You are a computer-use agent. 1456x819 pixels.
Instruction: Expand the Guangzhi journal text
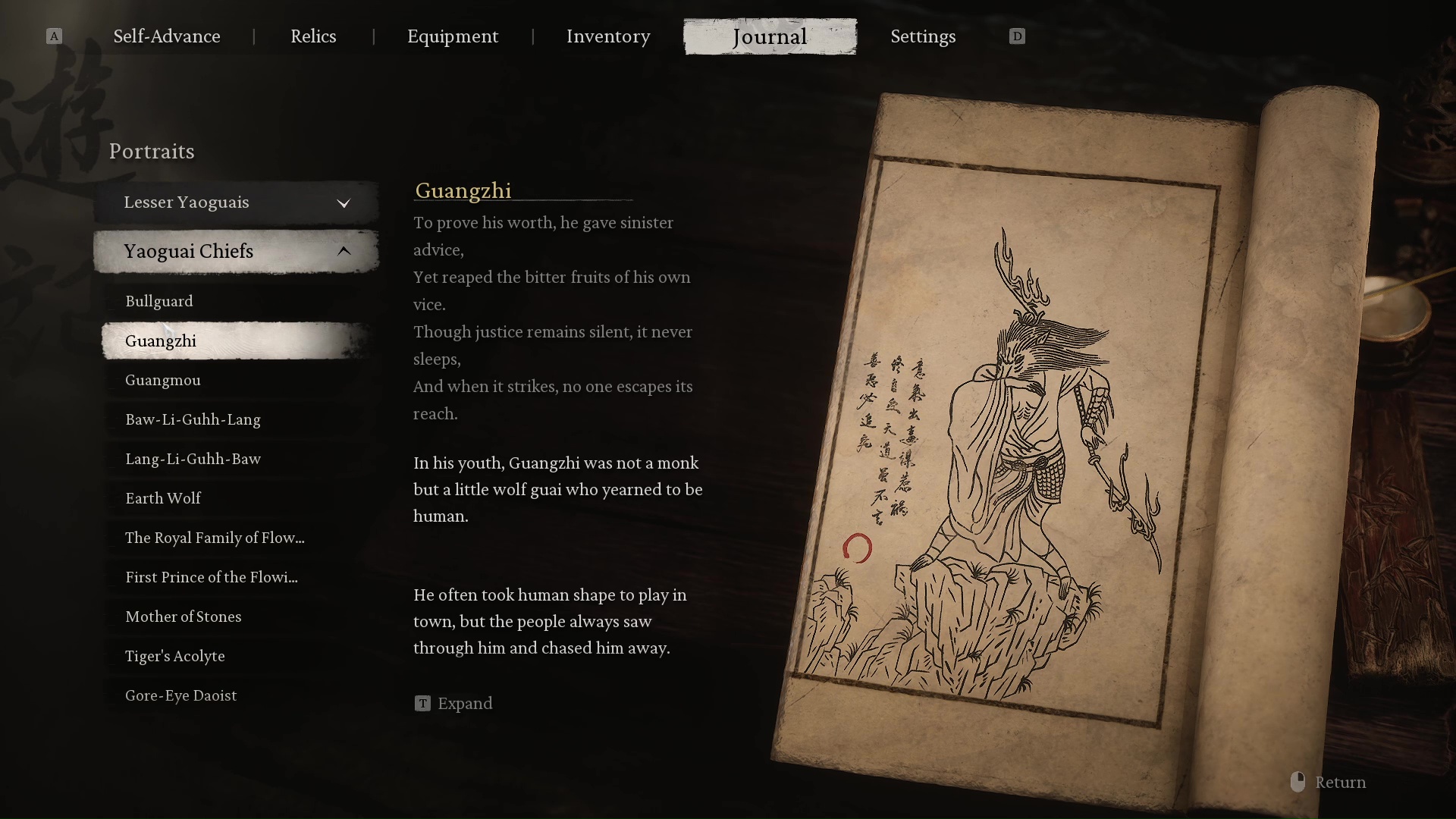pos(454,704)
